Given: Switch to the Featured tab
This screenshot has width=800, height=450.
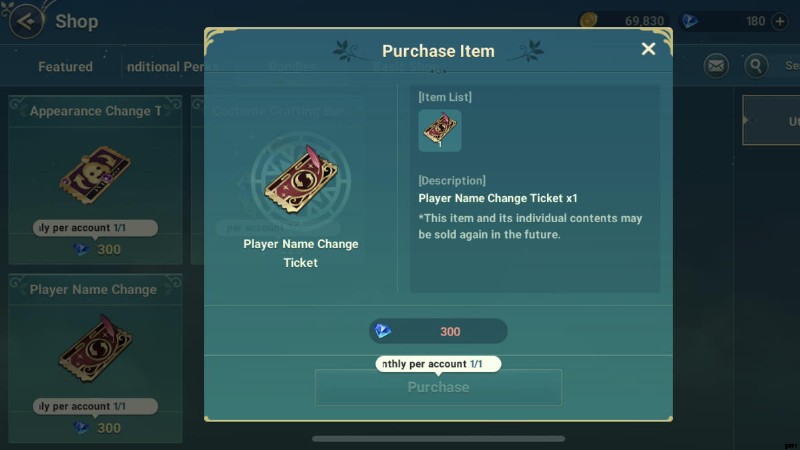Looking at the screenshot, I should coord(65,67).
